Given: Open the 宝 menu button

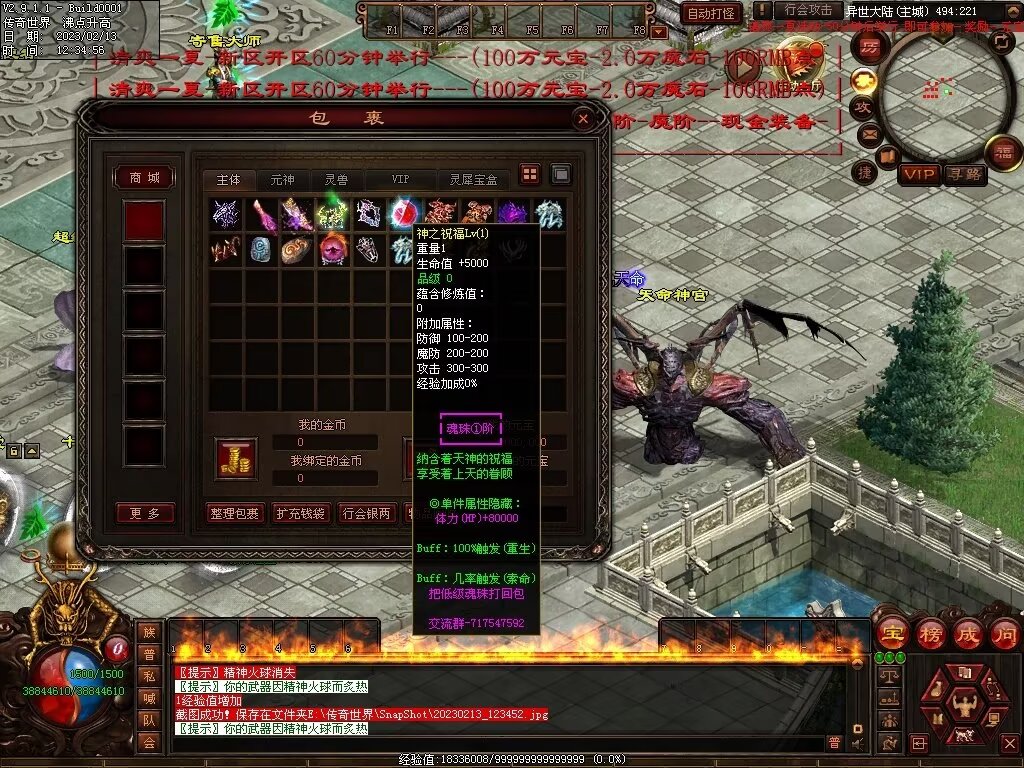Looking at the screenshot, I should coord(890,633).
